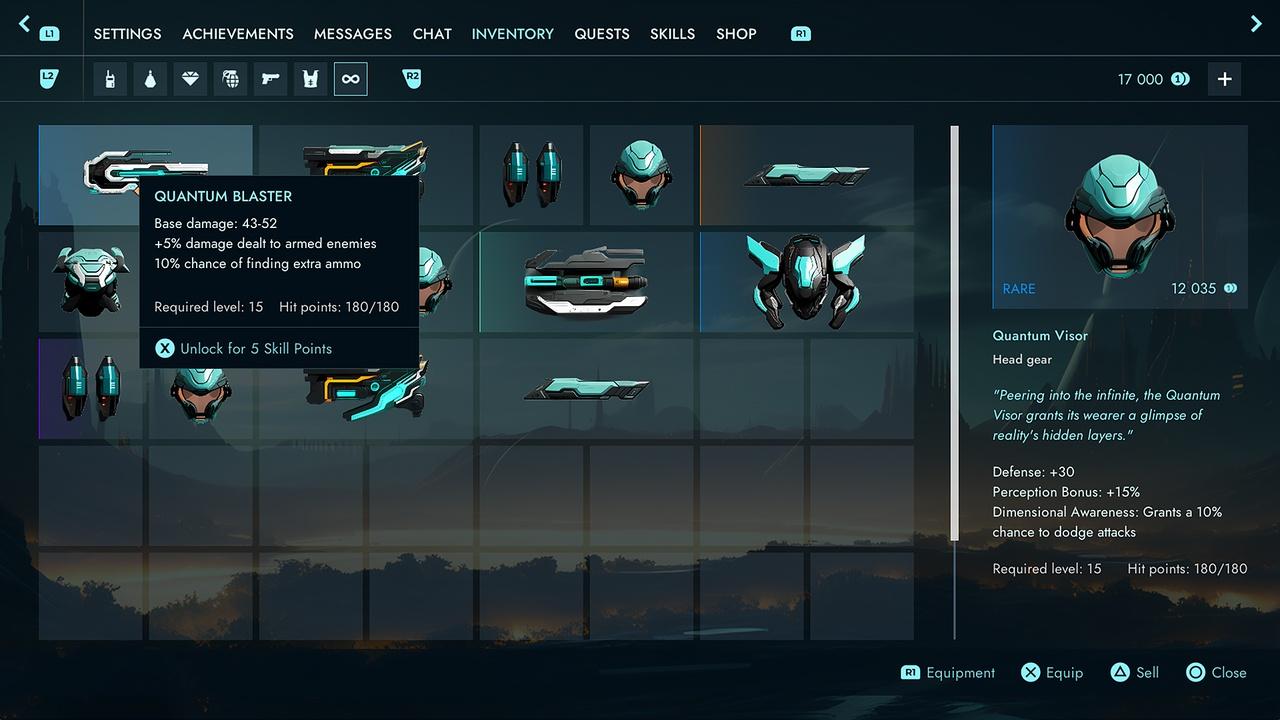The image size is (1280, 720).
Task: Open the Shop tab
Action: click(x=736, y=34)
